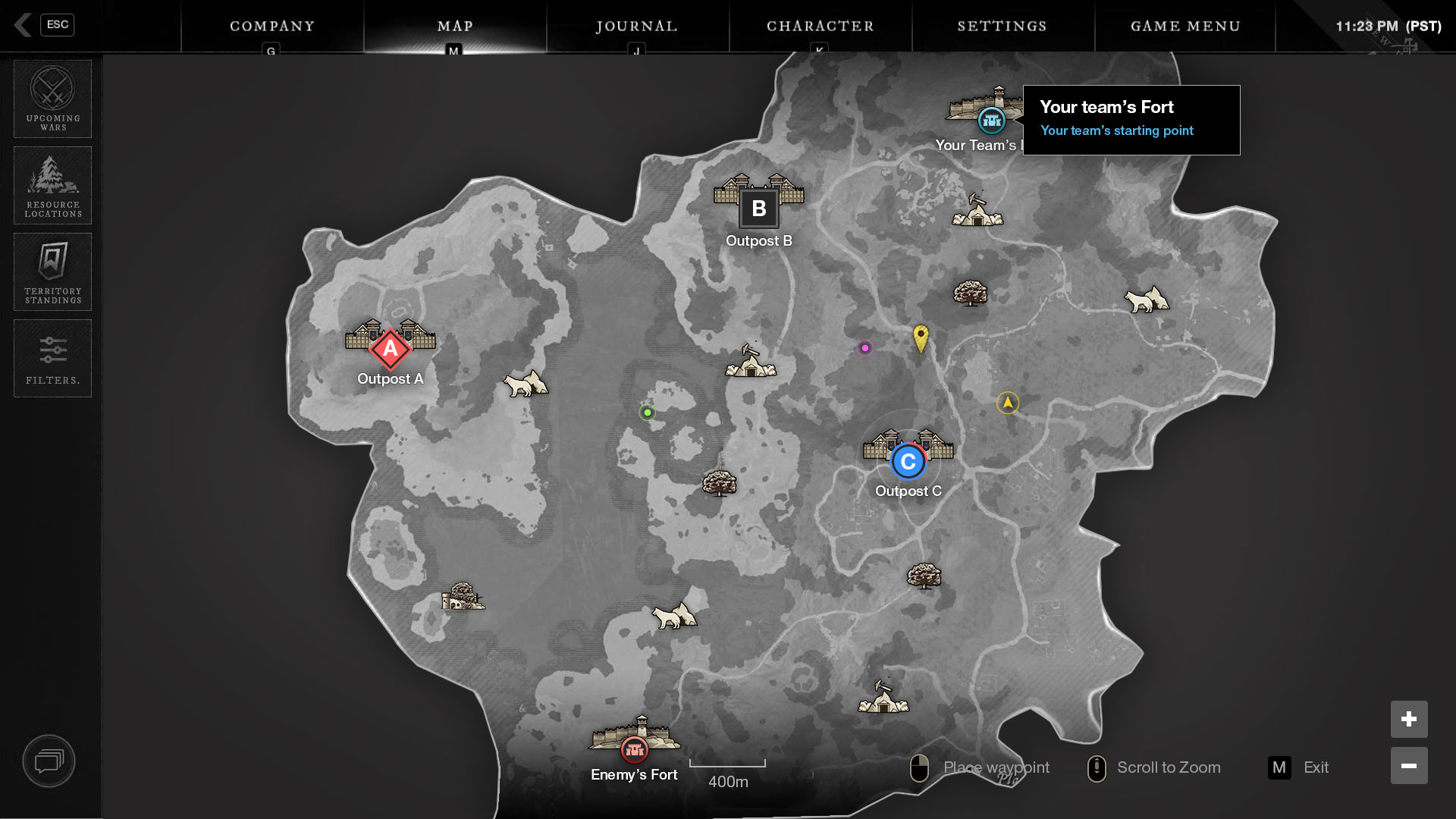Zoom in with the plus button
Viewport: 1456px width, 819px height.
click(x=1409, y=719)
